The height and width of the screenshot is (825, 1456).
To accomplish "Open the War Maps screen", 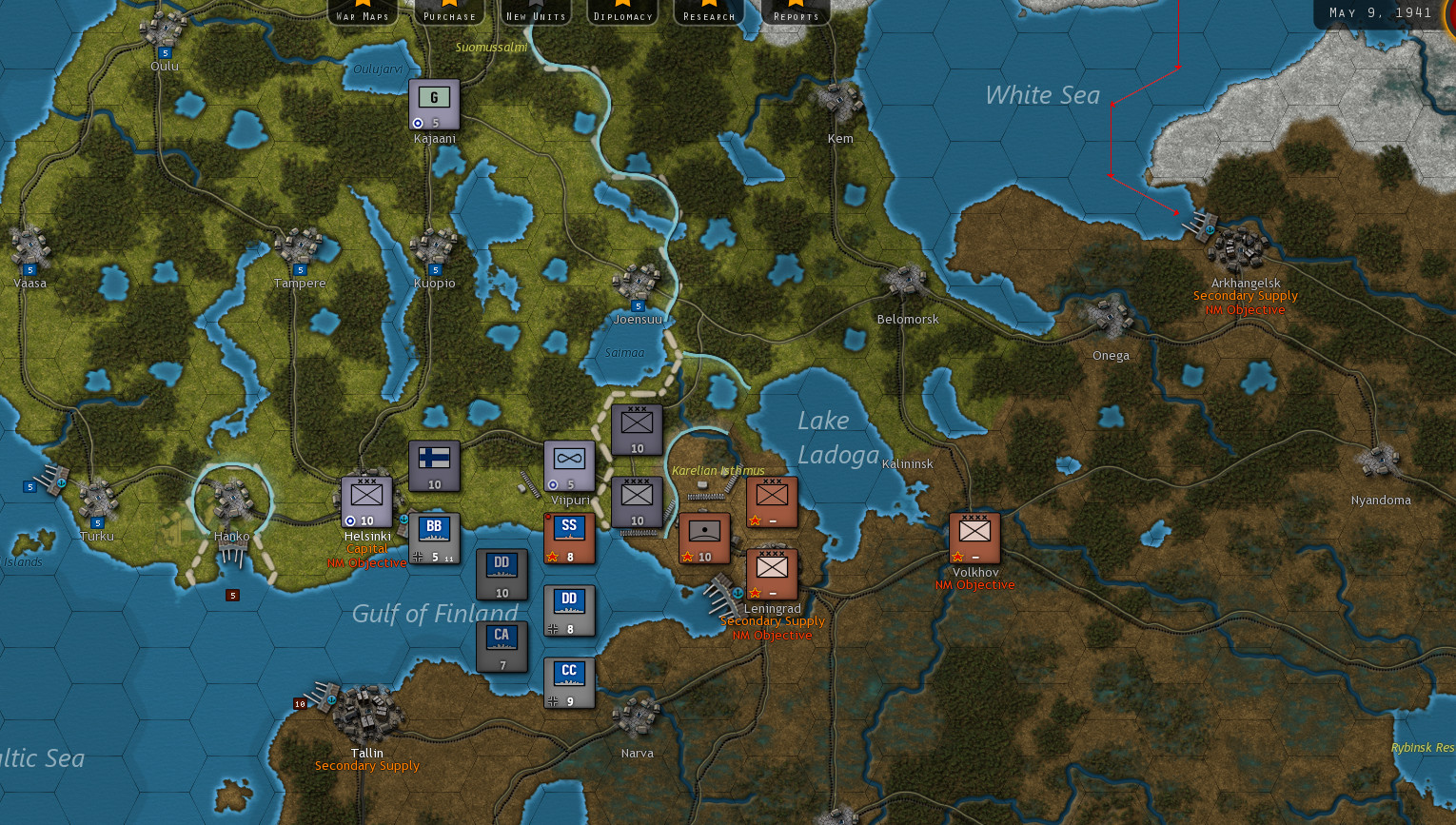I will [363, 13].
